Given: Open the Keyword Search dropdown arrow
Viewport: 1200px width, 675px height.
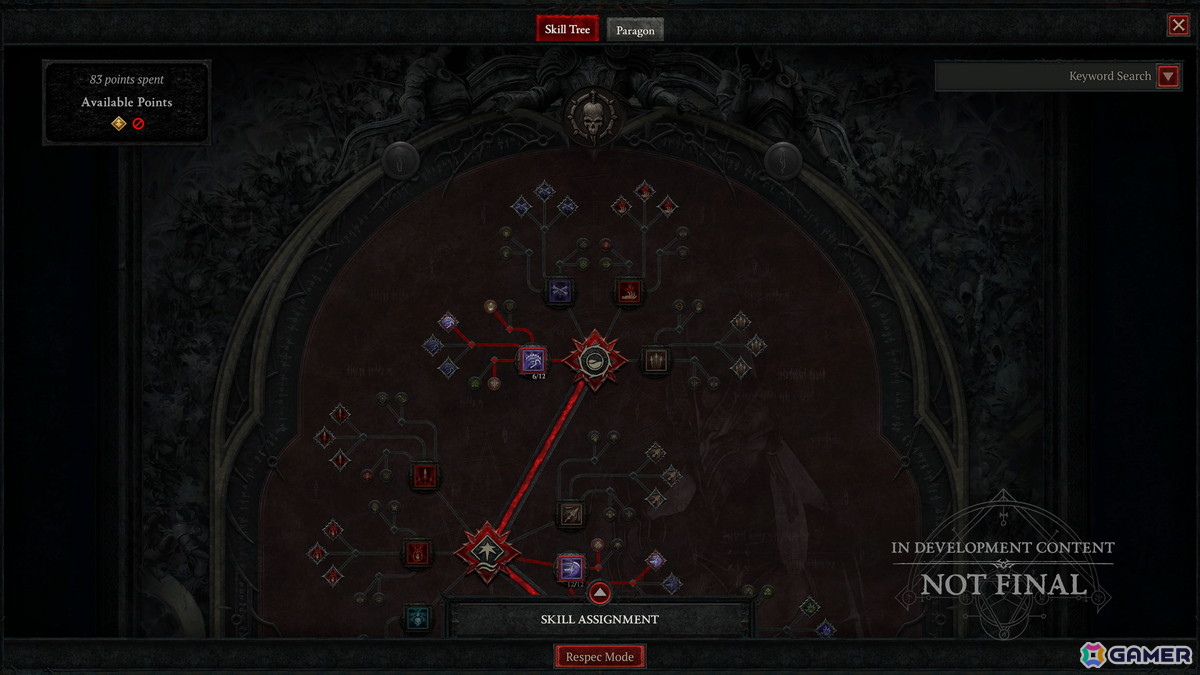Looking at the screenshot, I should pos(1167,76).
